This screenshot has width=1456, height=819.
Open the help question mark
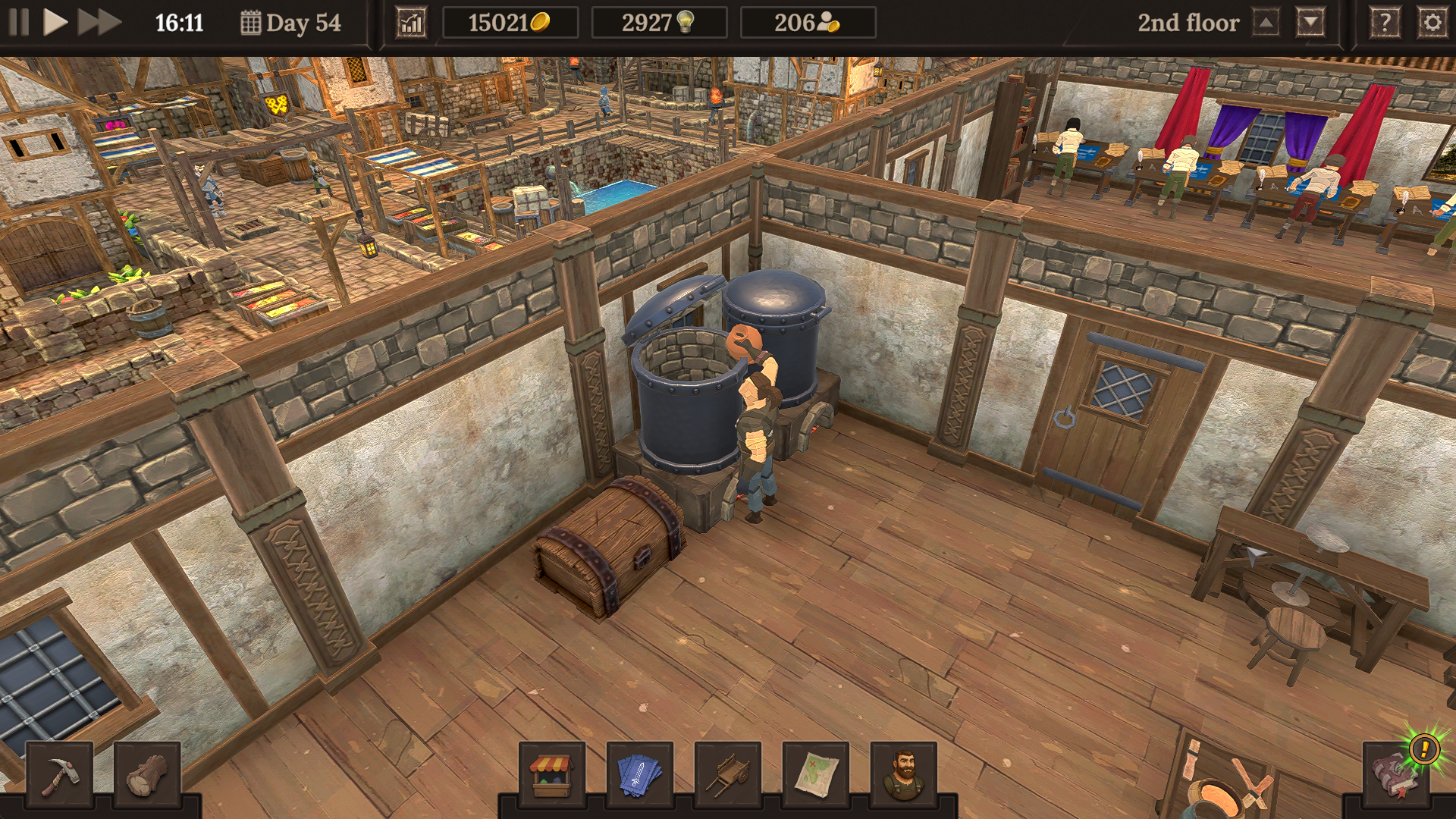coord(1385,23)
